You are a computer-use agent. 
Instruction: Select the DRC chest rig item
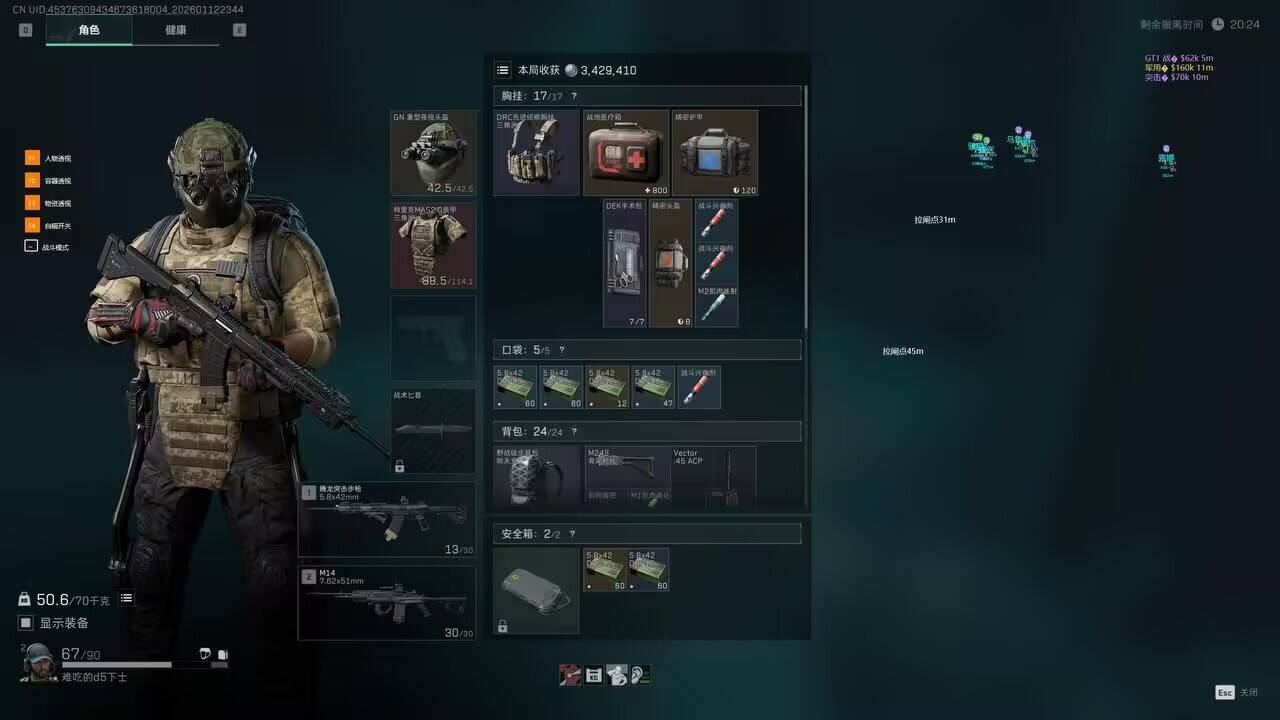tap(536, 153)
